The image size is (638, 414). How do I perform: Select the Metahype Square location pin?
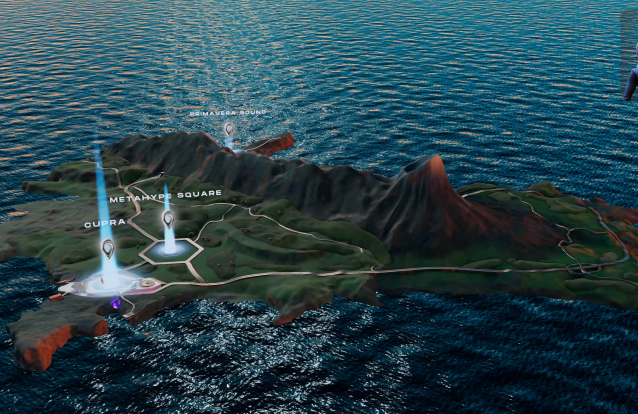click(x=168, y=218)
